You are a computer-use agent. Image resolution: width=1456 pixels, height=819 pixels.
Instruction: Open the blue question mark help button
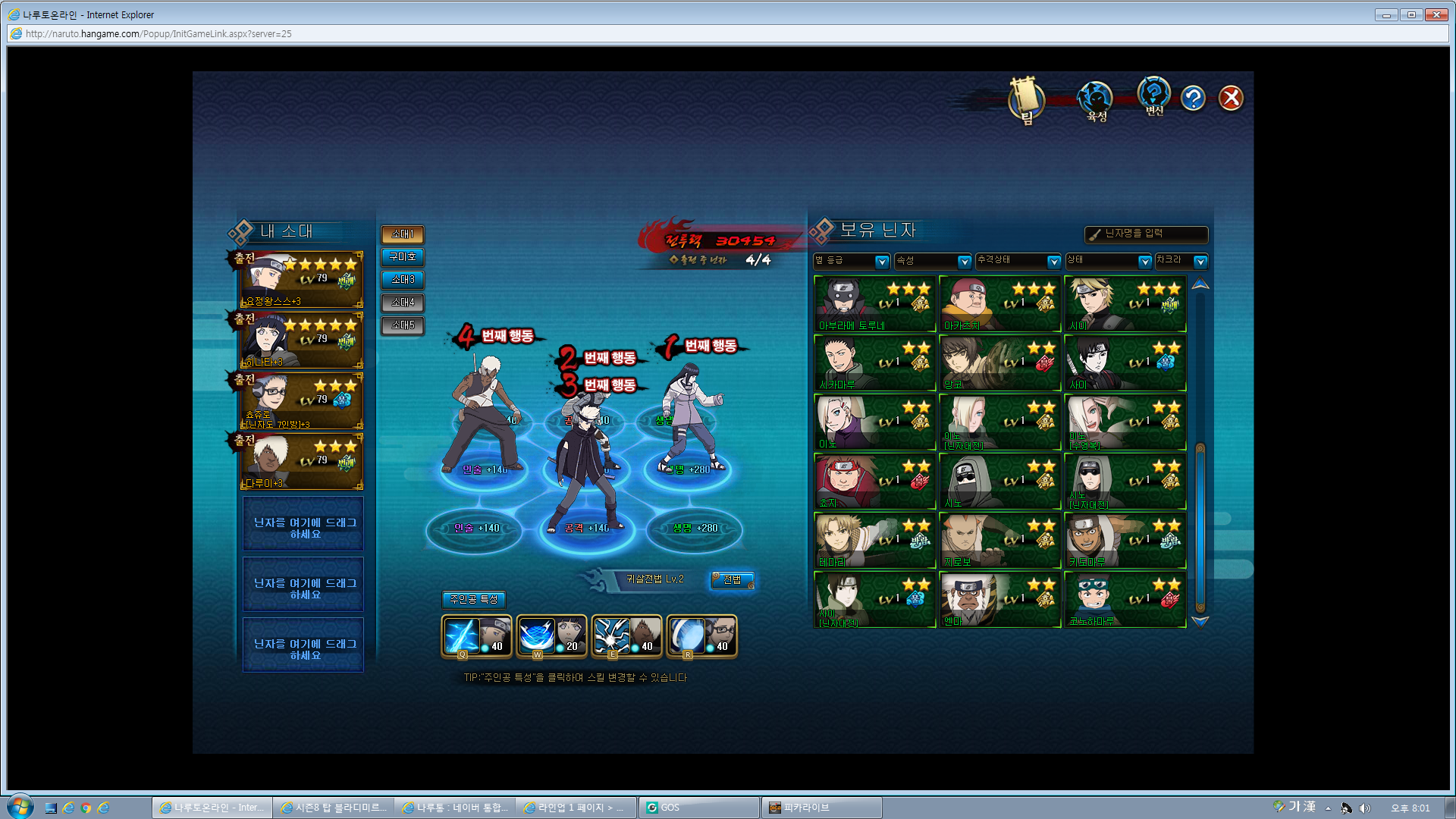[x=1193, y=98]
